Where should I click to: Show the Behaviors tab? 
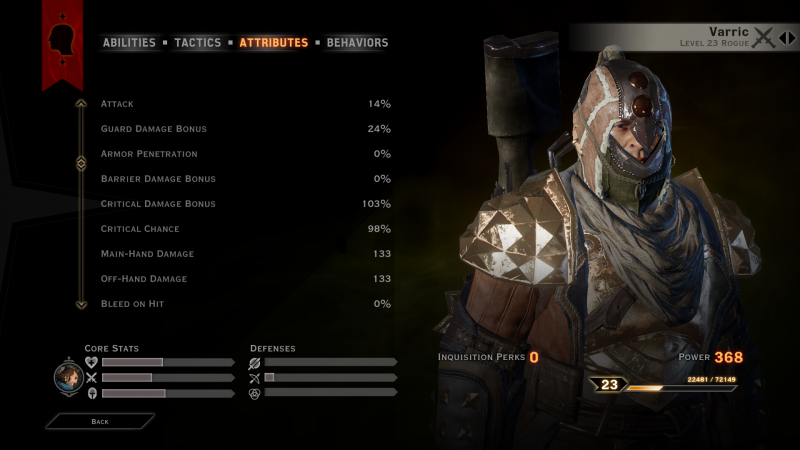pos(357,43)
